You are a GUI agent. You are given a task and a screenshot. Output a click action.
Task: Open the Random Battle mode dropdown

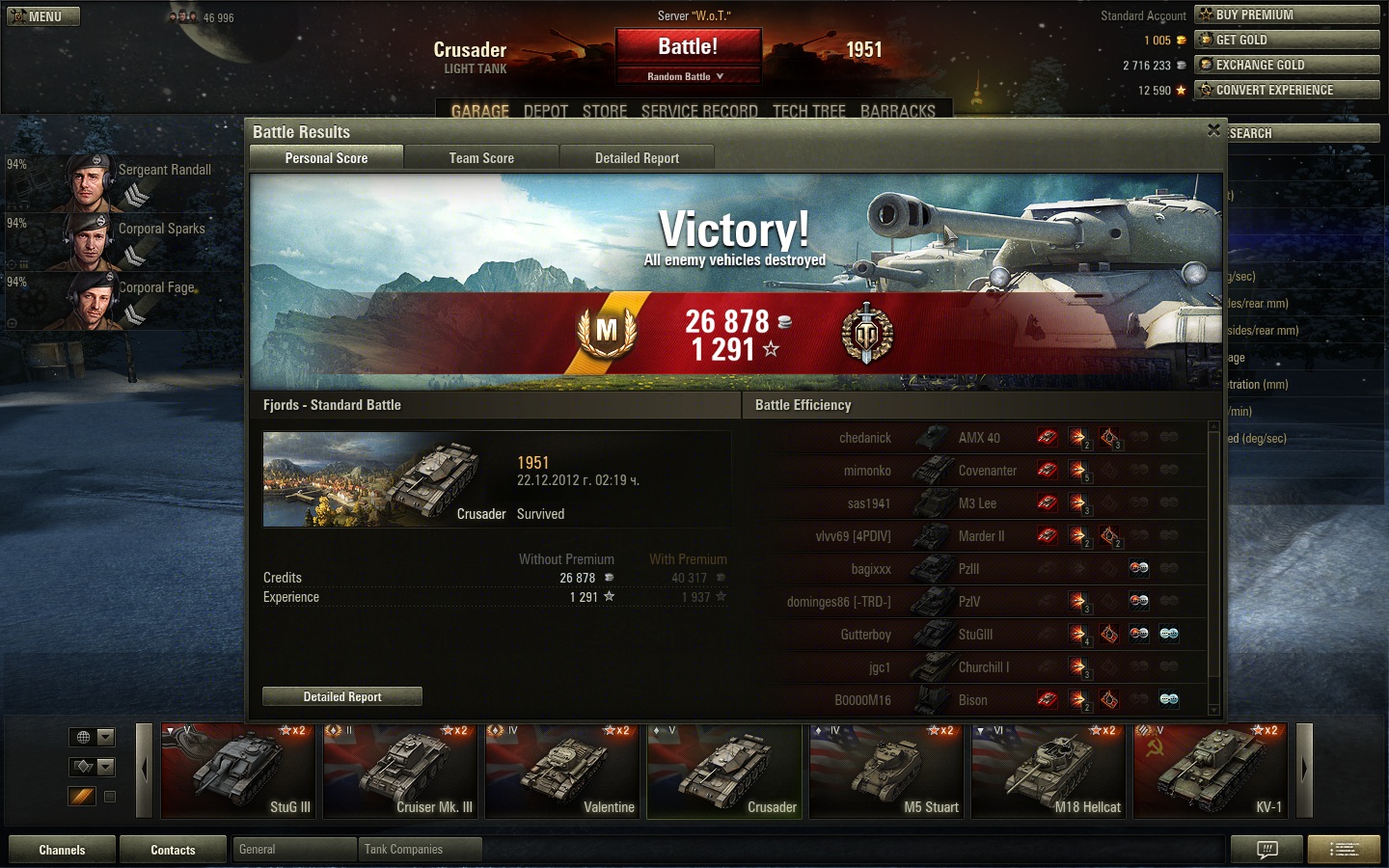click(x=687, y=76)
